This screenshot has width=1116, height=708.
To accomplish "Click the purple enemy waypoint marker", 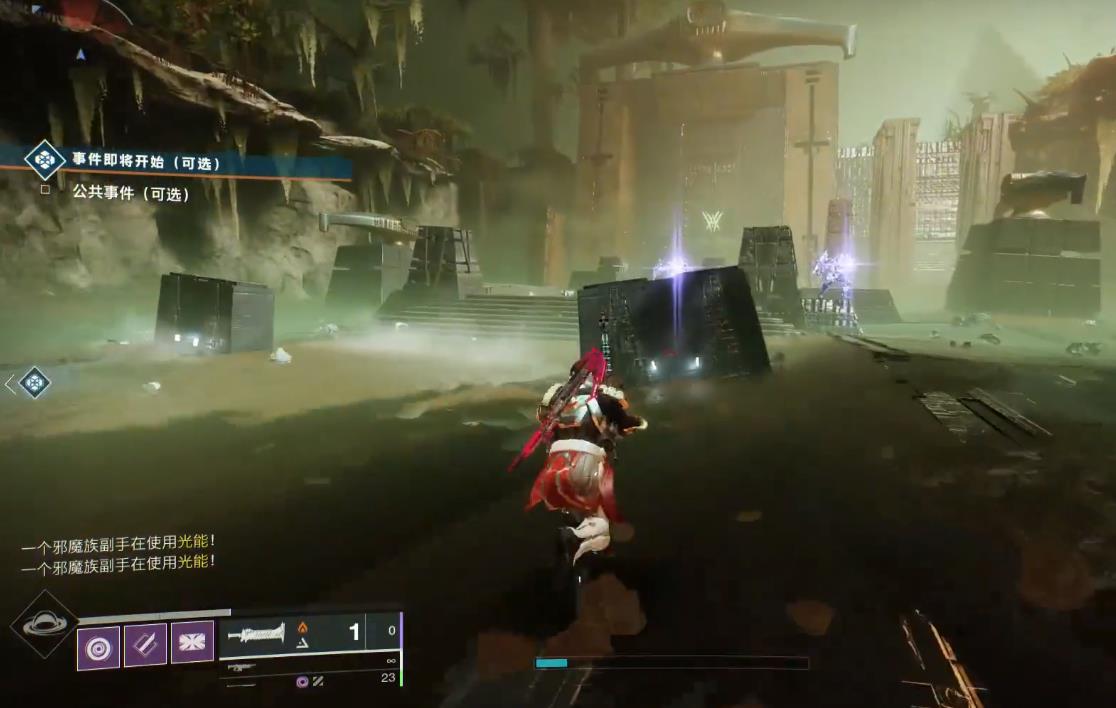I will tap(712, 221).
